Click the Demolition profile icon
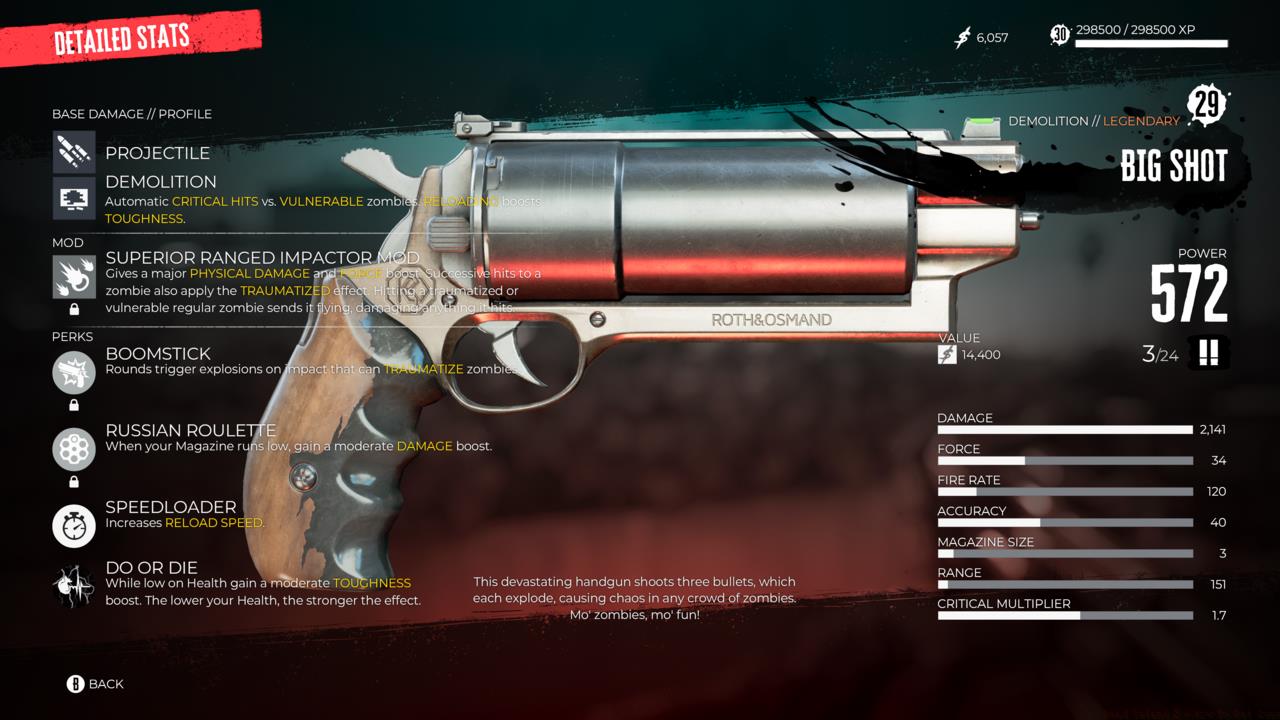The height and width of the screenshot is (720, 1280). tap(73, 200)
